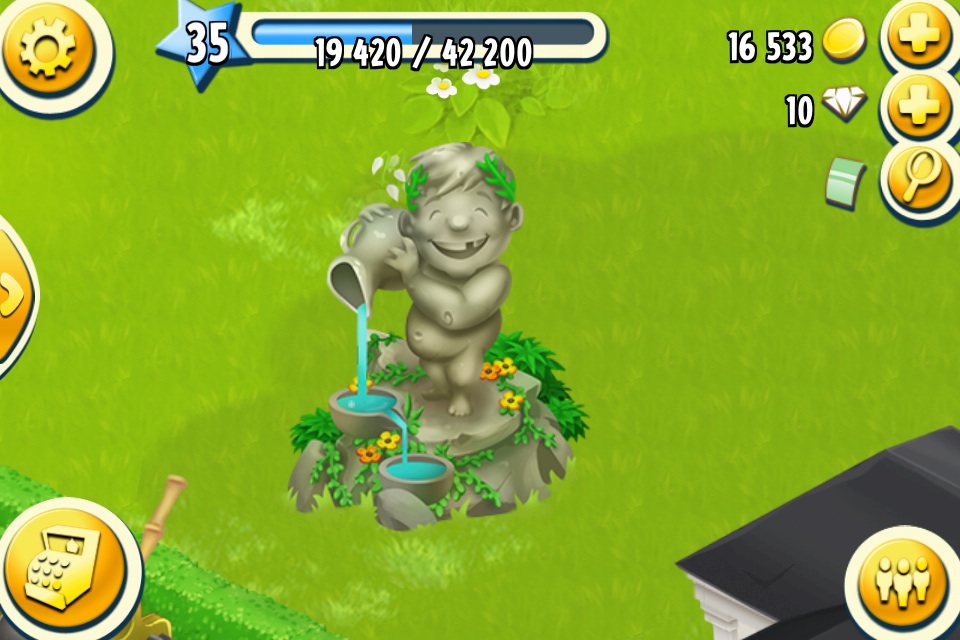The image size is (960, 640).
Task: Open the cash register shop
Action: pos(62,570)
